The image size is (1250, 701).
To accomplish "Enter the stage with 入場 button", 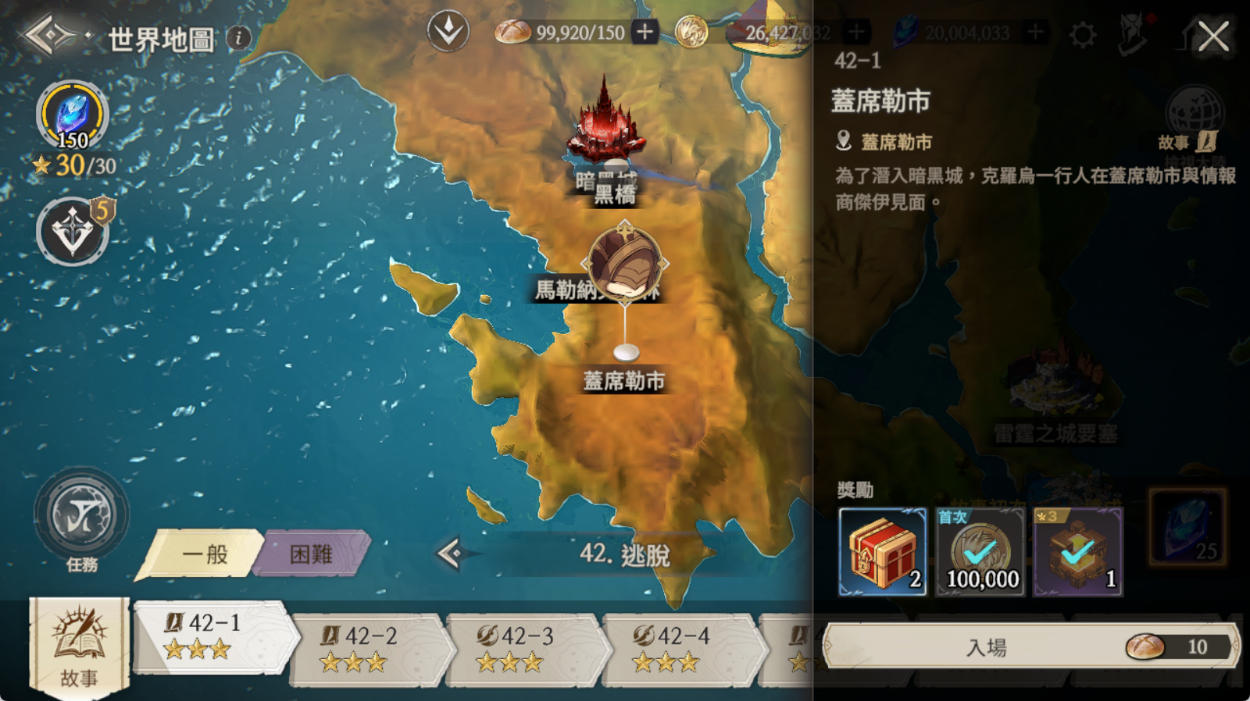I will tap(1030, 647).
